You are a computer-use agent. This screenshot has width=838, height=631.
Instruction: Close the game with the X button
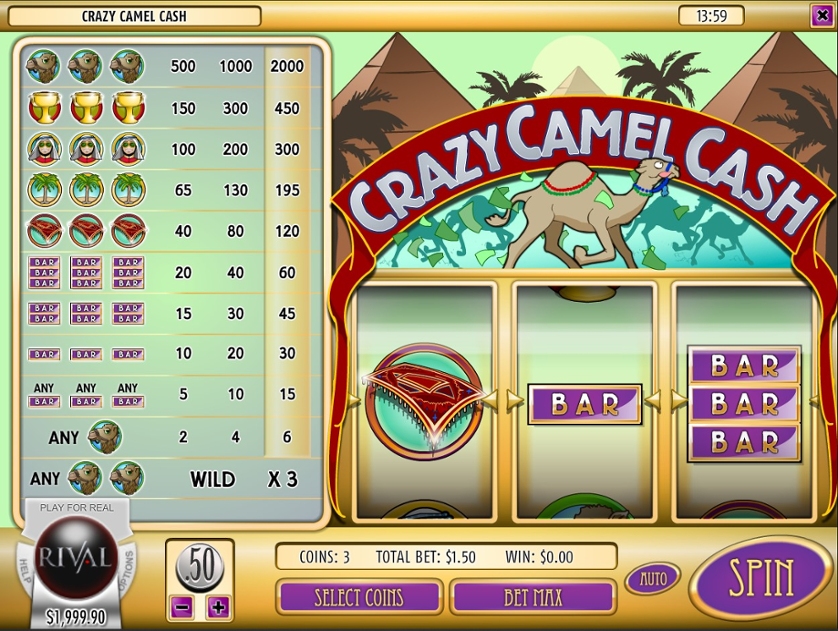(x=821, y=15)
